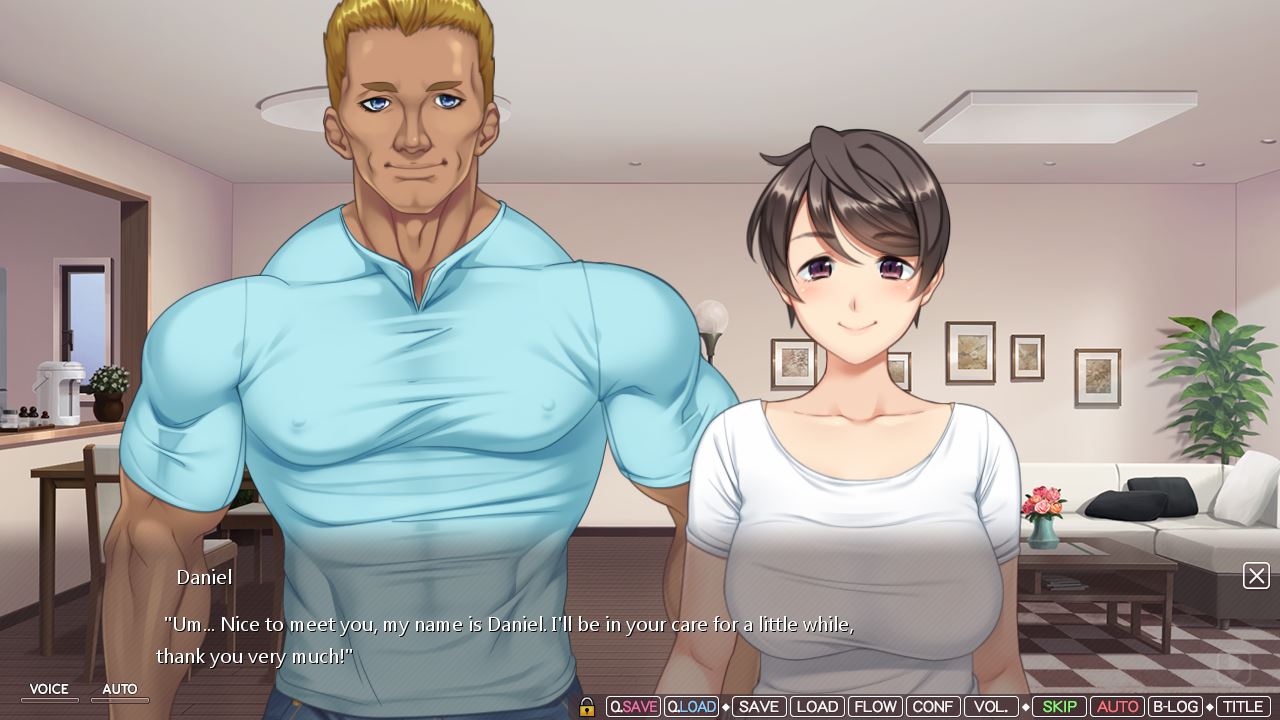Close the message window with the X button
Screen dimensions: 1280x720
(1256, 576)
